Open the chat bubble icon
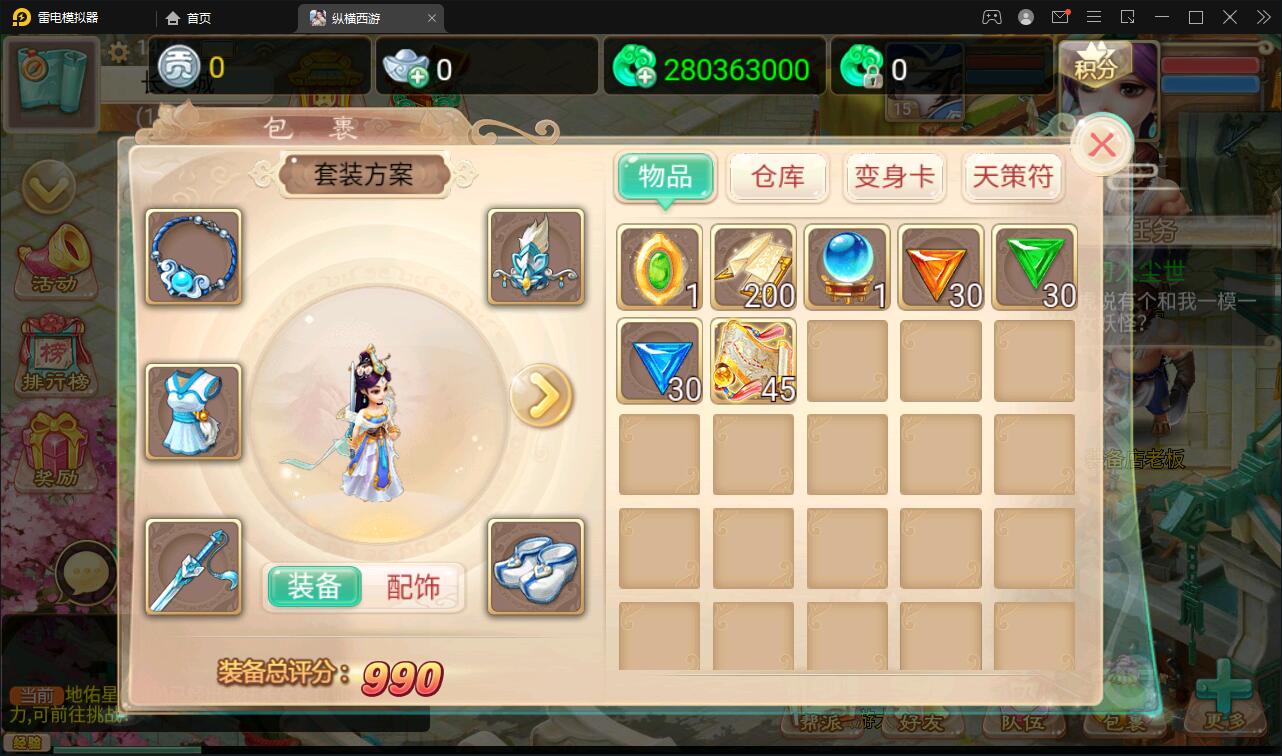1282x756 pixels. (88, 570)
